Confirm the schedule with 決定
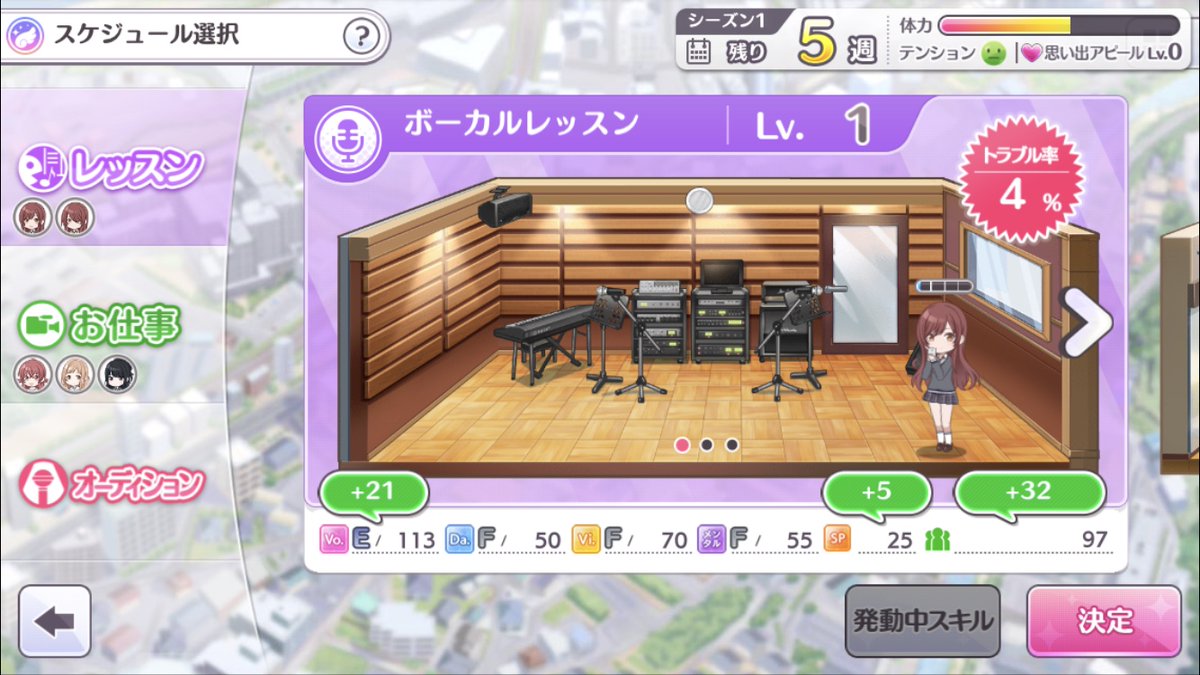 (x=1103, y=621)
